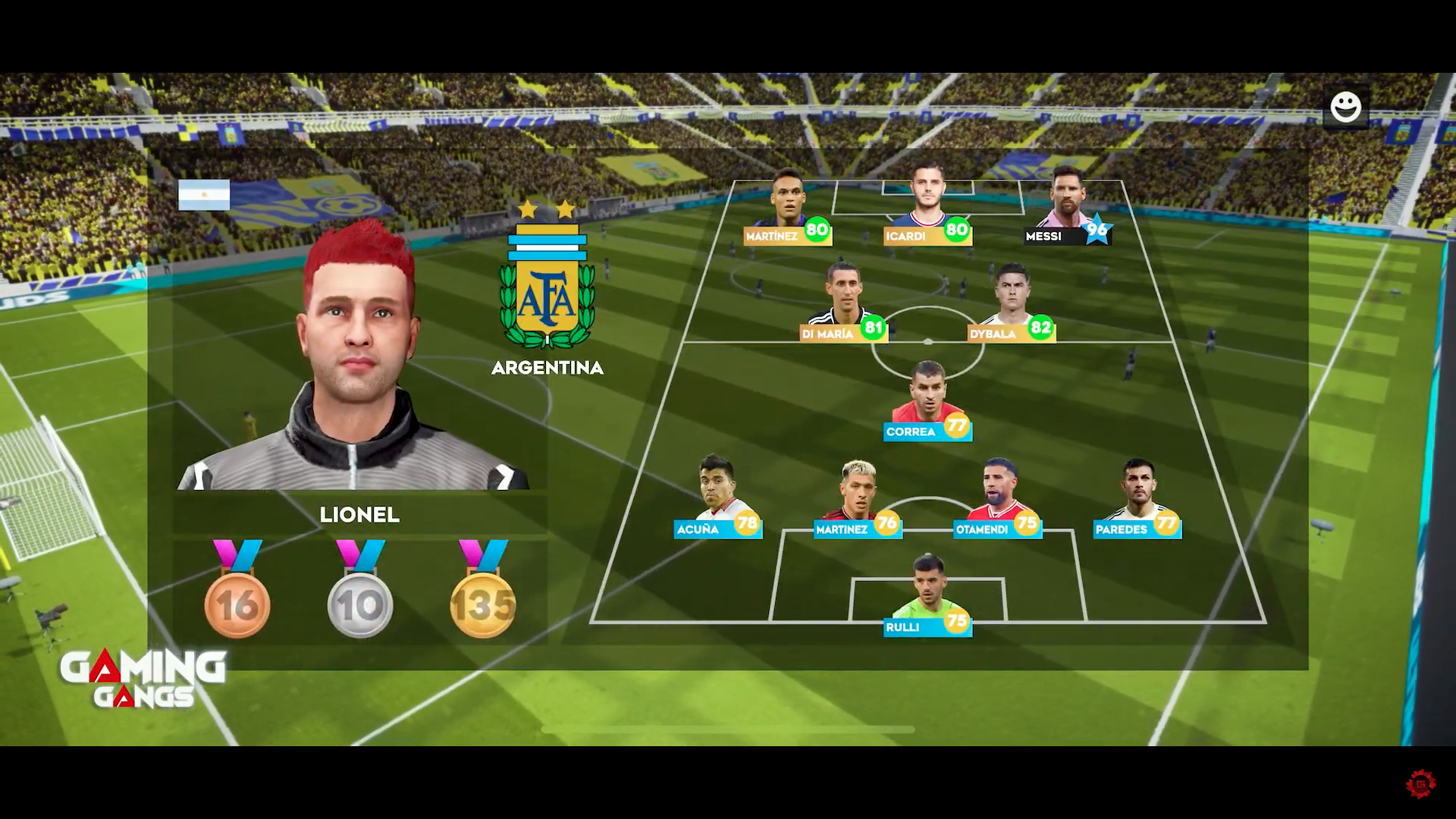The height and width of the screenshot is (819, 1456).
Task: Open the gold medal count 135
Action: tap(483, 601)
